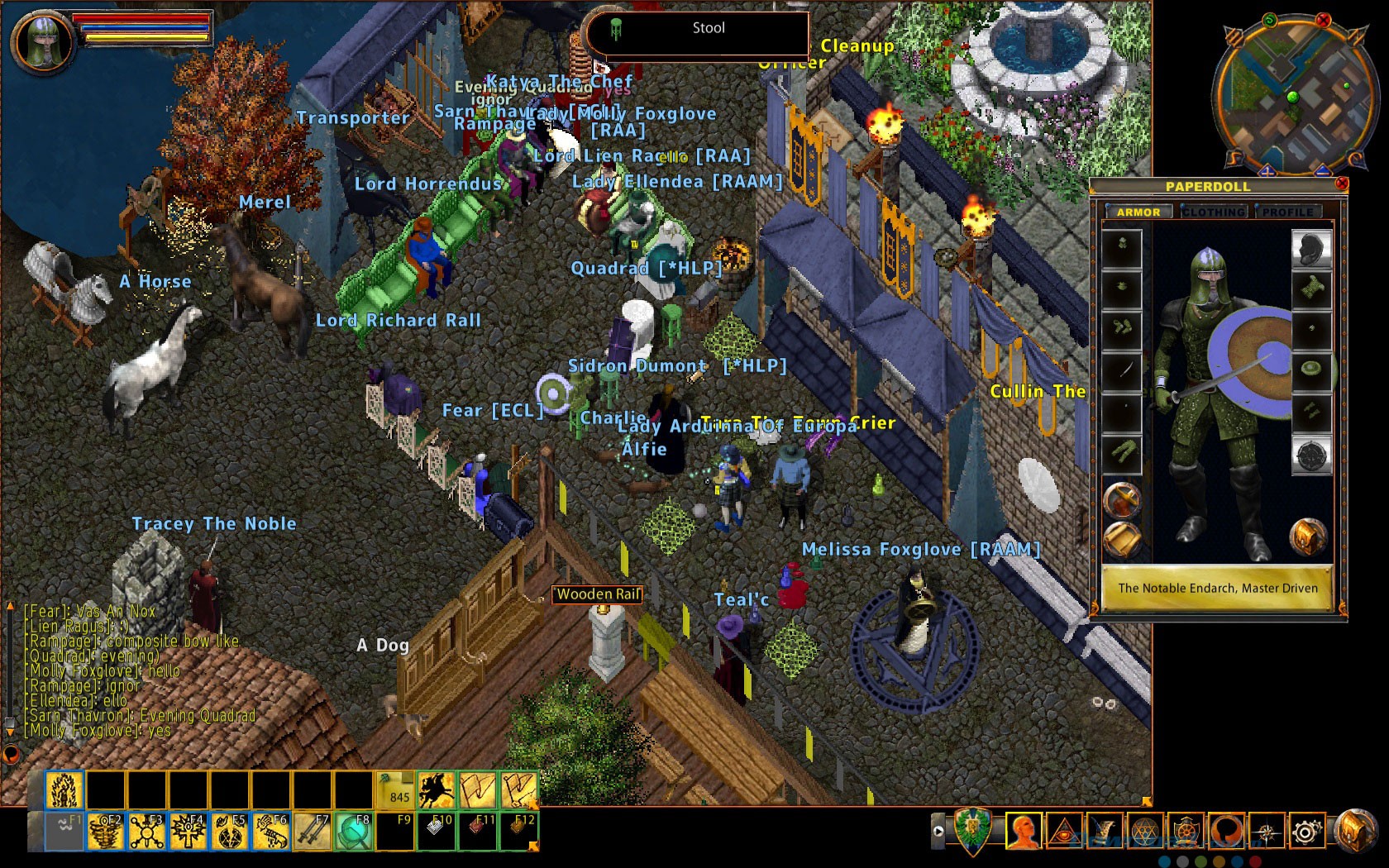Image resolution: width=1389 pixels, height=868 pixels.
Task: Switch to the ARMOR tab in the Paperdoll
Action: pyautogui.click(x=1140, y=212)
